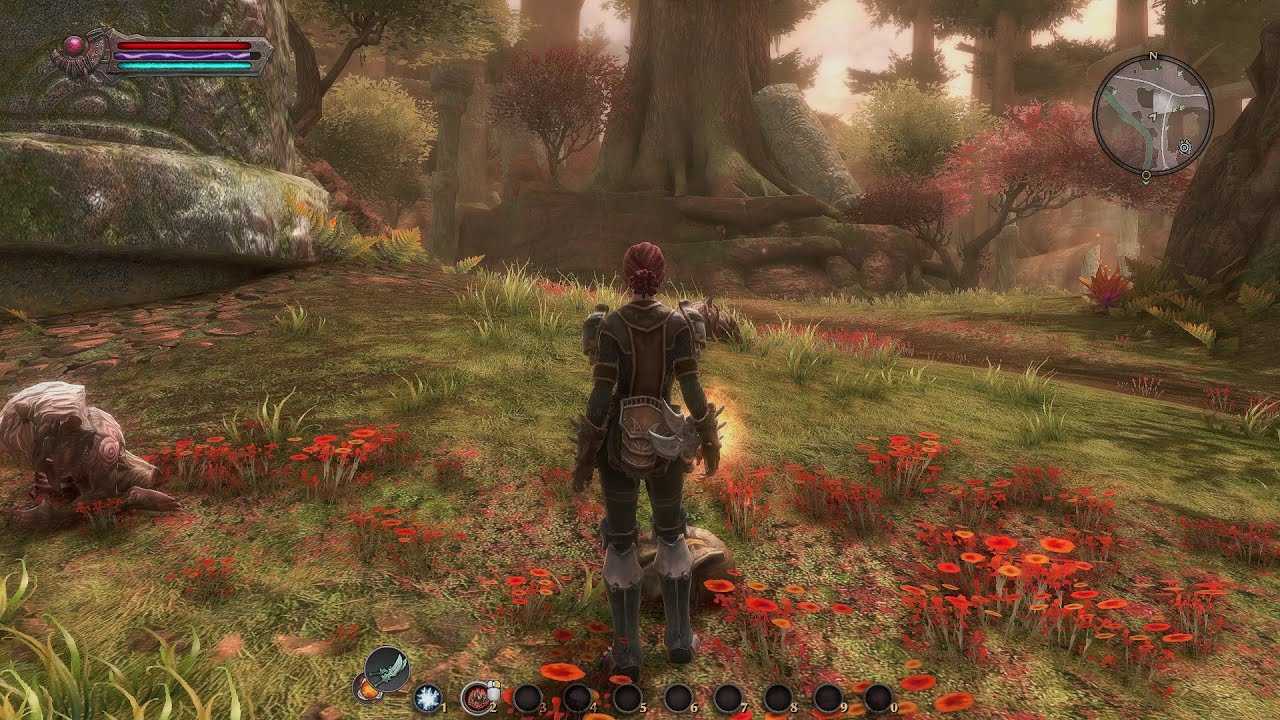Select the quest marker below the minimap
Image resolution: width=1280 pixels, height=720 pixels.
coord(1145,177)
